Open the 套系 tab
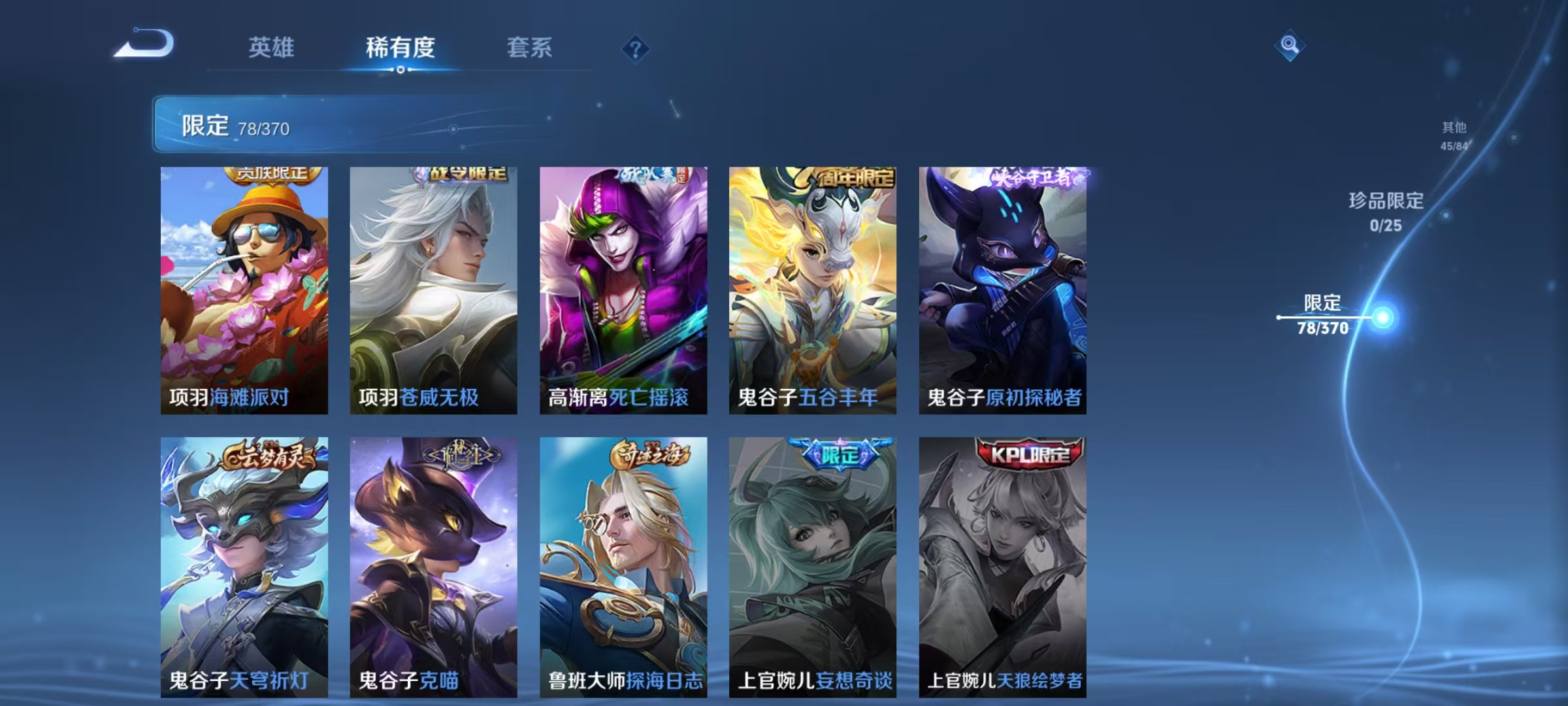The width and height of the screenshot is (1568, 706). pos(530,47)
